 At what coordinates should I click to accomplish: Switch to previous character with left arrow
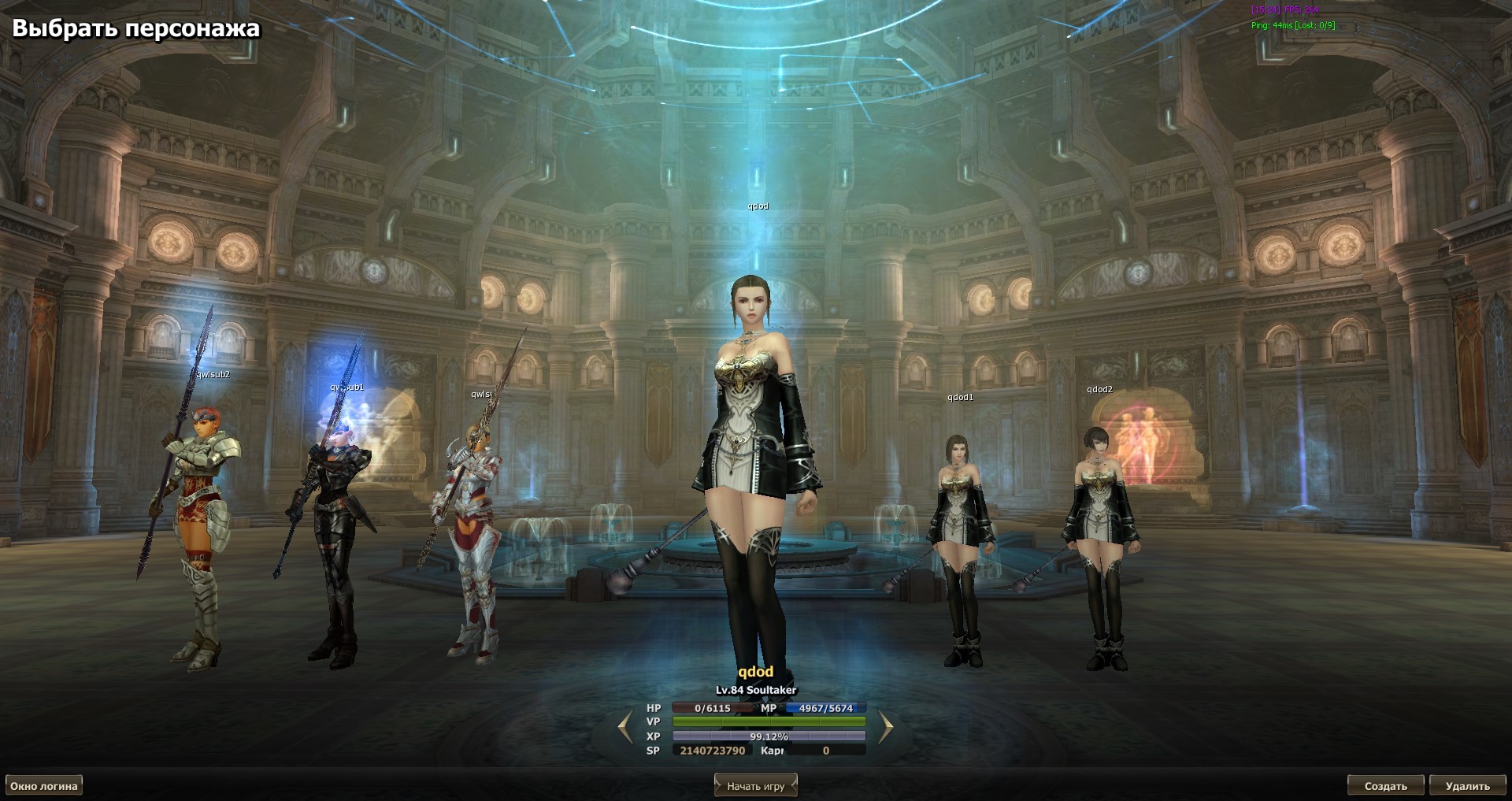coord(626,727)
